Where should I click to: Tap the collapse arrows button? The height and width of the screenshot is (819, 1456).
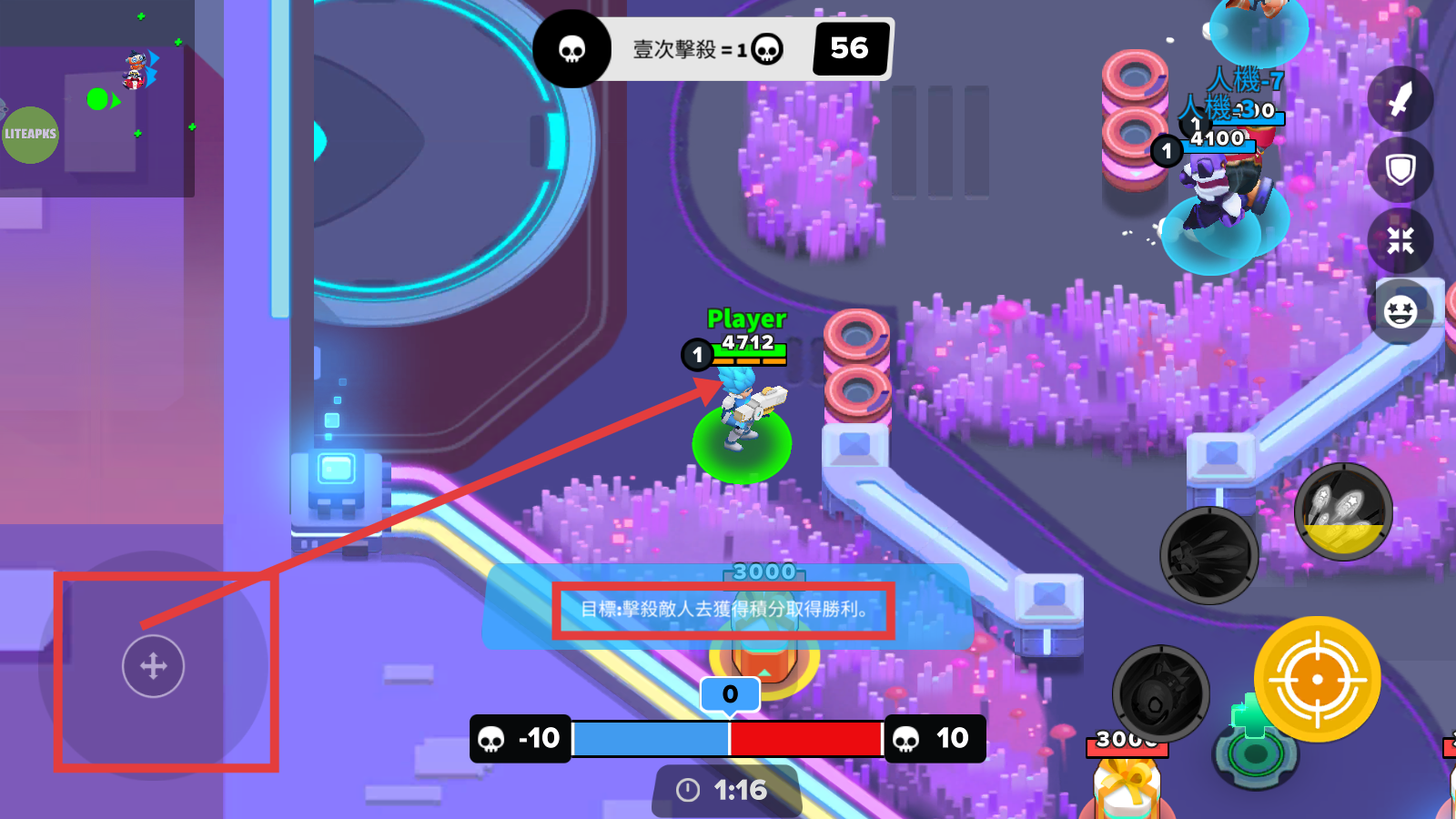1400,241
